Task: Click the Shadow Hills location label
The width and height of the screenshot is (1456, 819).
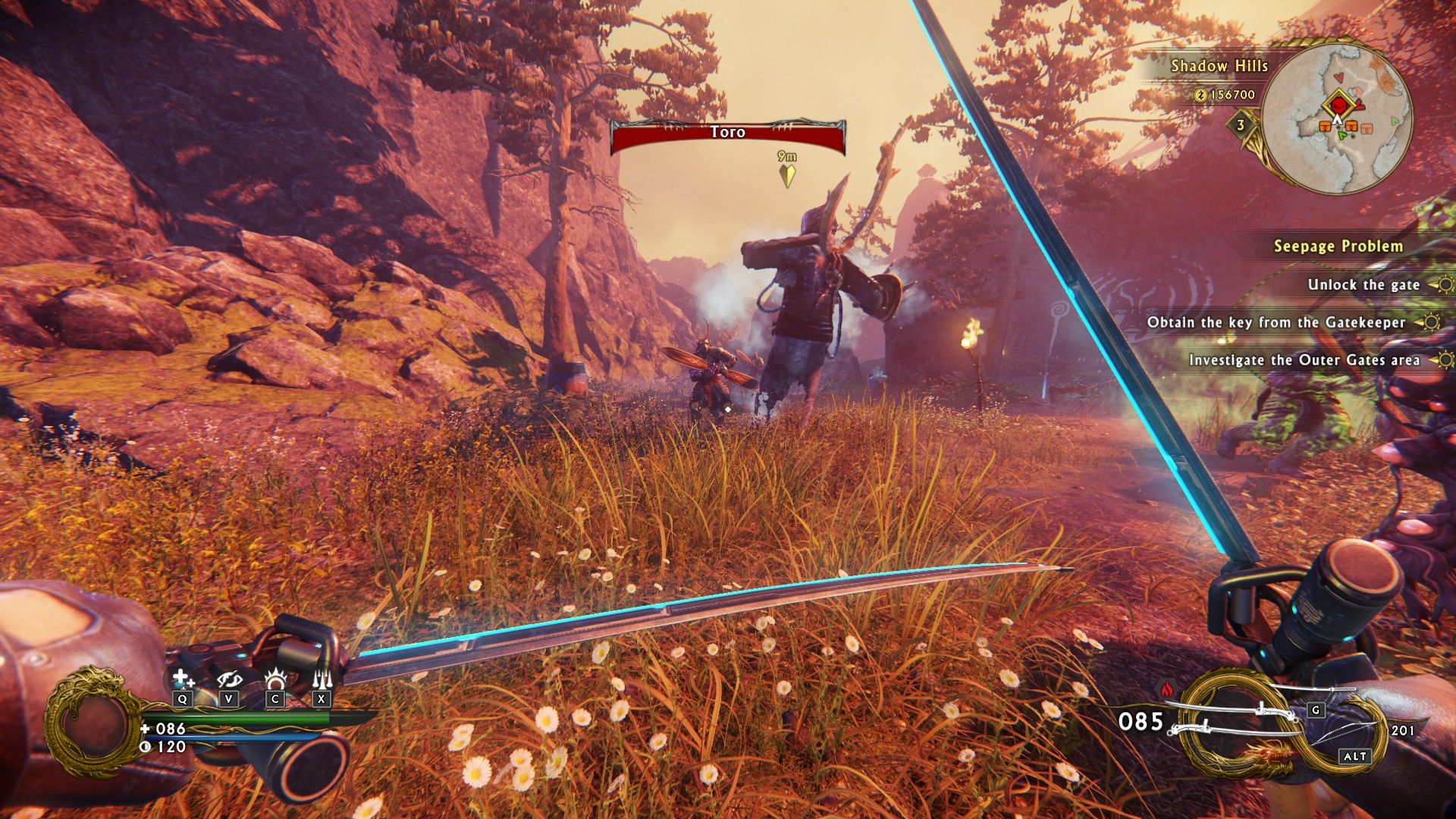Action: coord(1219,66)
